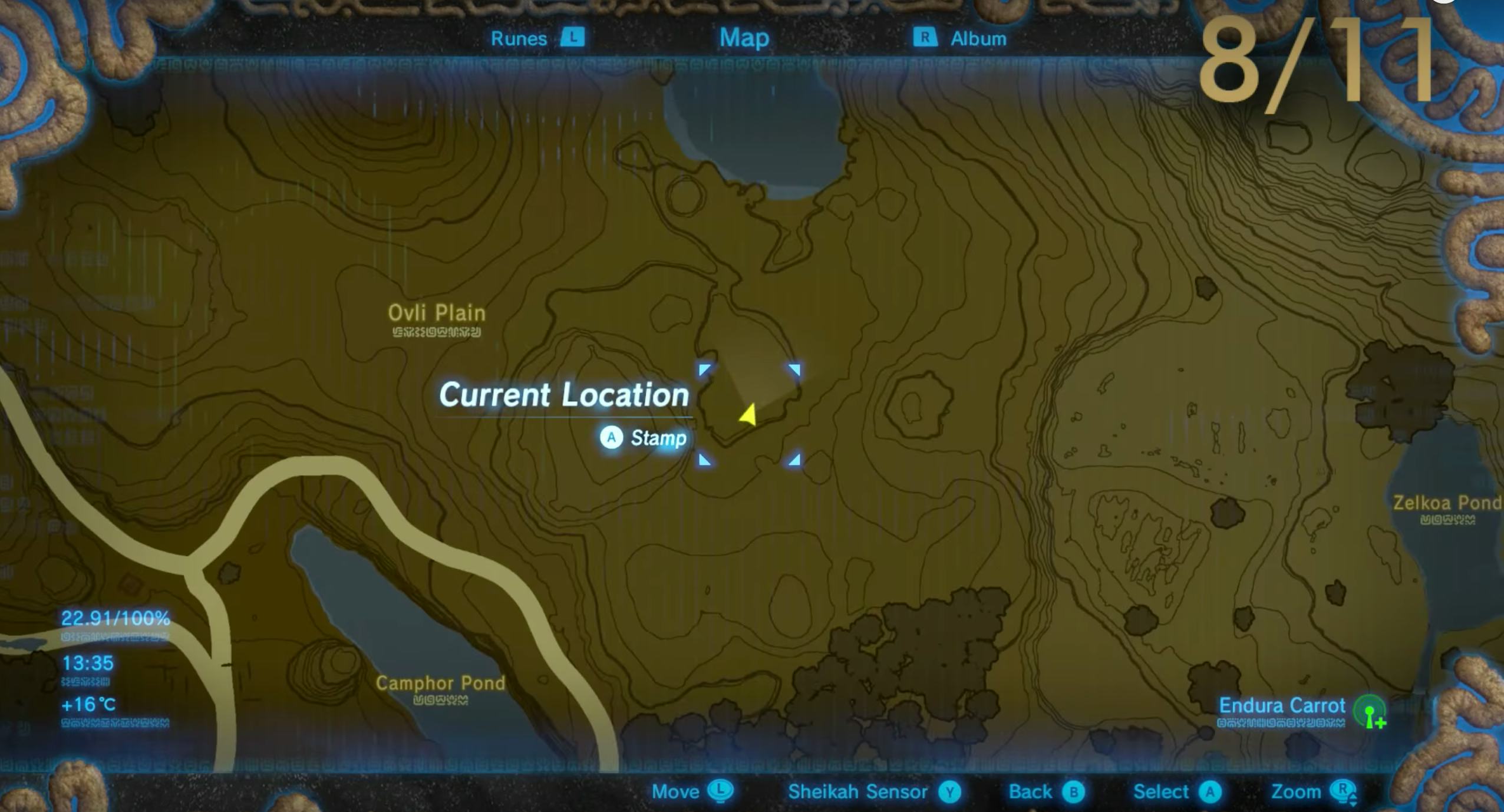Toggle a stamp at the Current Location
Image resolution: width=1504 pixels, height=812 pixels.
pyautogui.click(x=613, y=437)
